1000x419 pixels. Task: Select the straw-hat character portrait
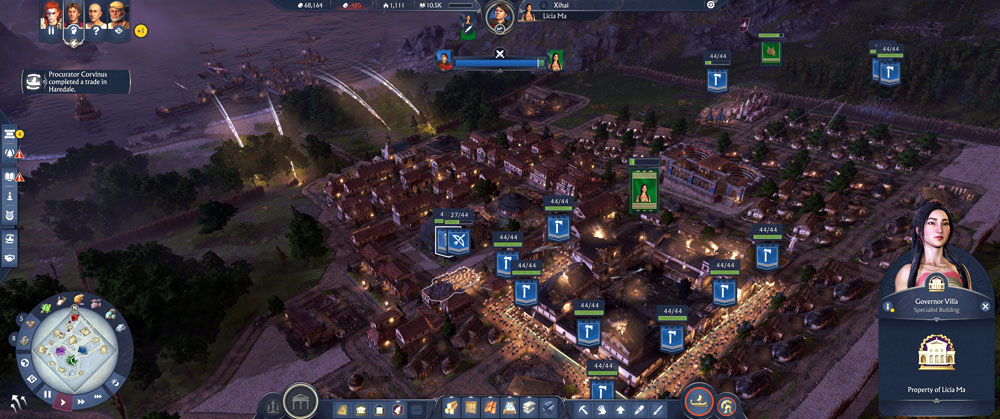click(117, 14)
